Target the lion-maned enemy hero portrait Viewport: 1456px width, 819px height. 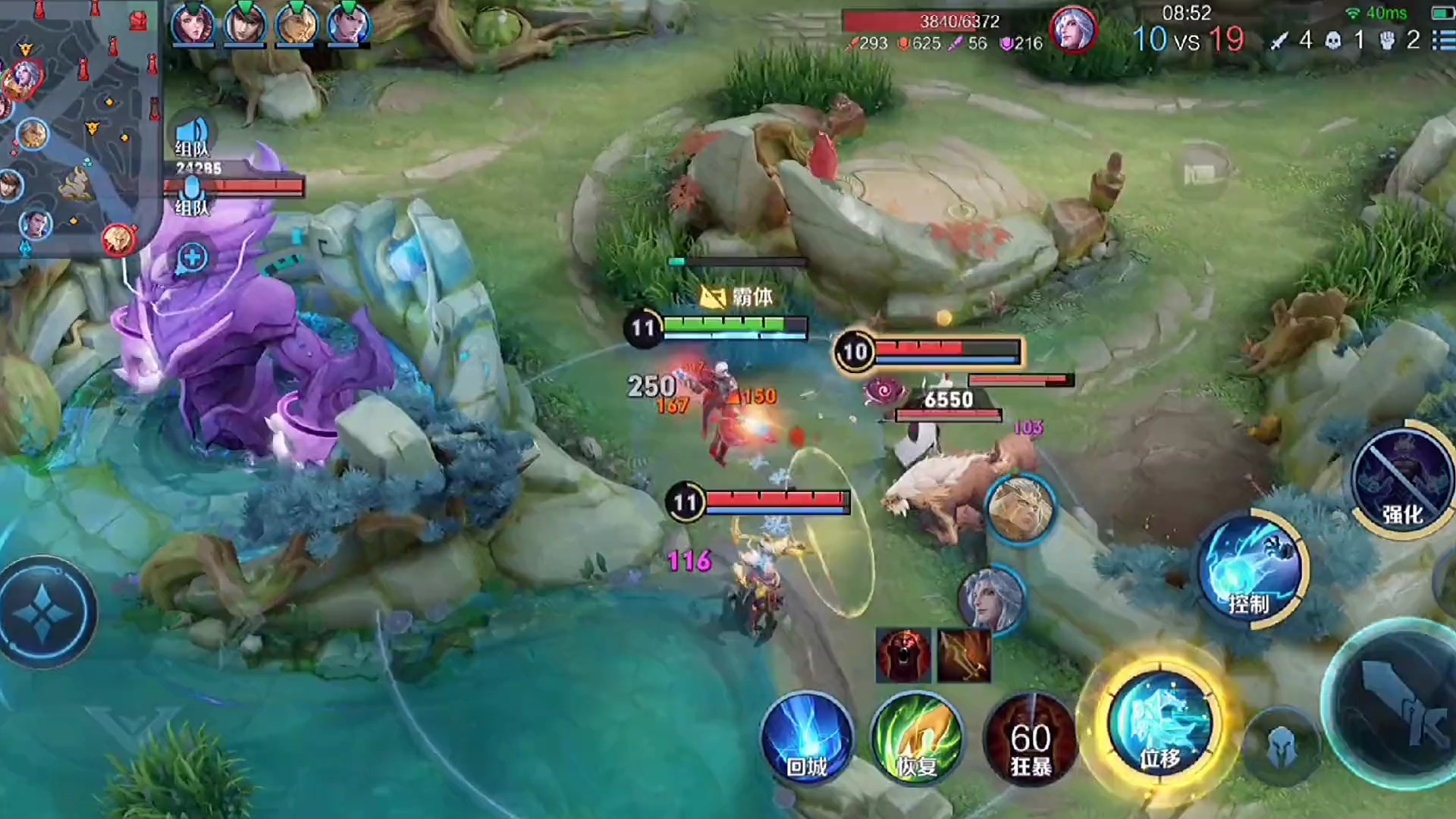(x=1021, y=507)
